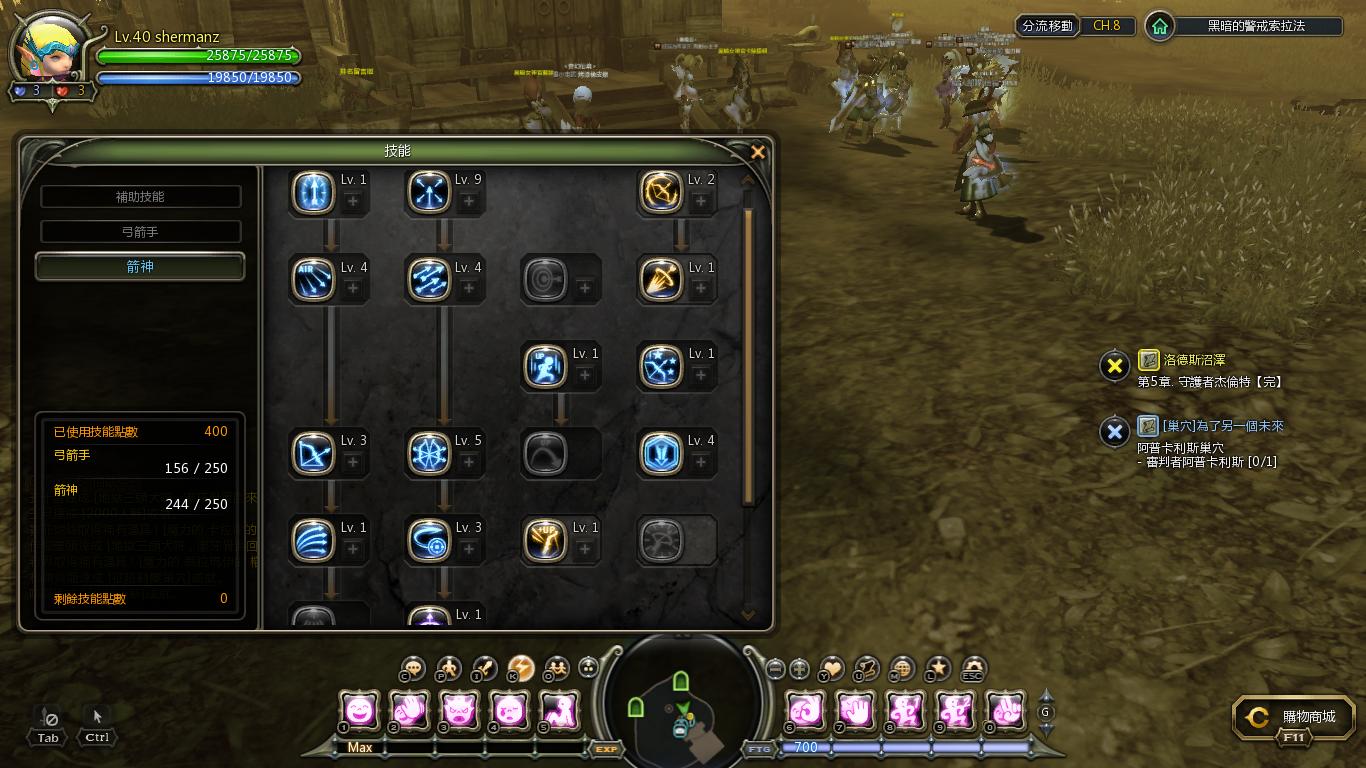Select the AIR arrow skill icon
The image size is (1366, 768).
pyautogui.click(x=313, y=279)
